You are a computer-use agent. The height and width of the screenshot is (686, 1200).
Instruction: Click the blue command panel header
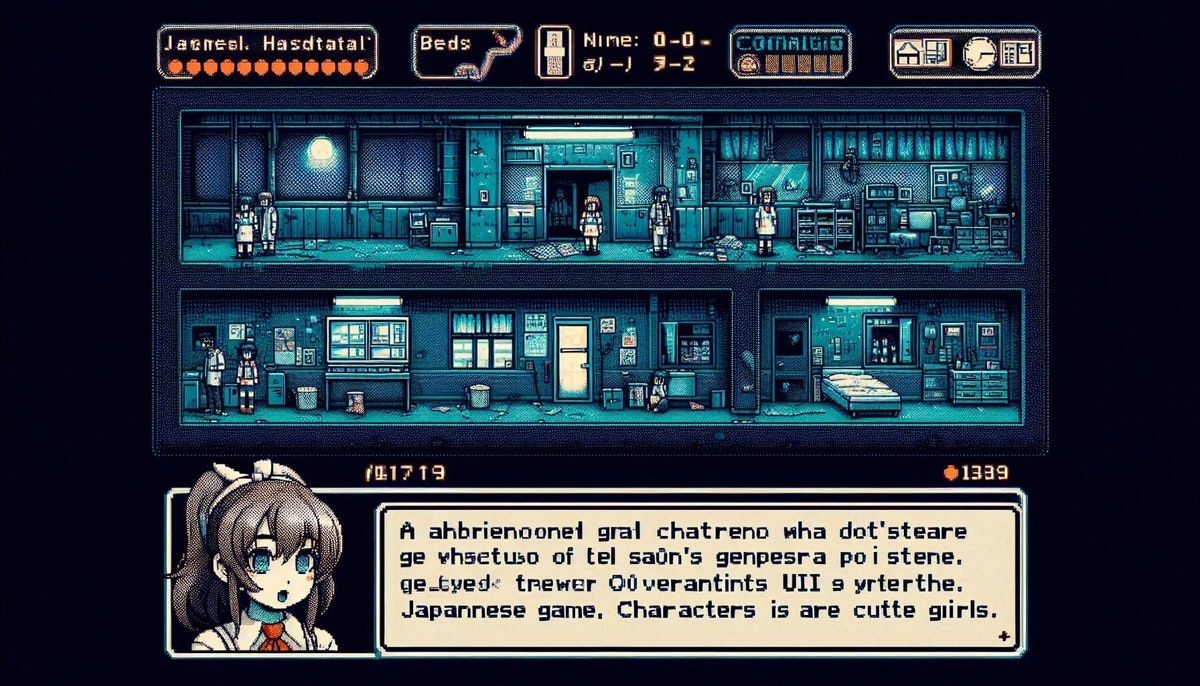pyautogui.click(x=790, y=43)
